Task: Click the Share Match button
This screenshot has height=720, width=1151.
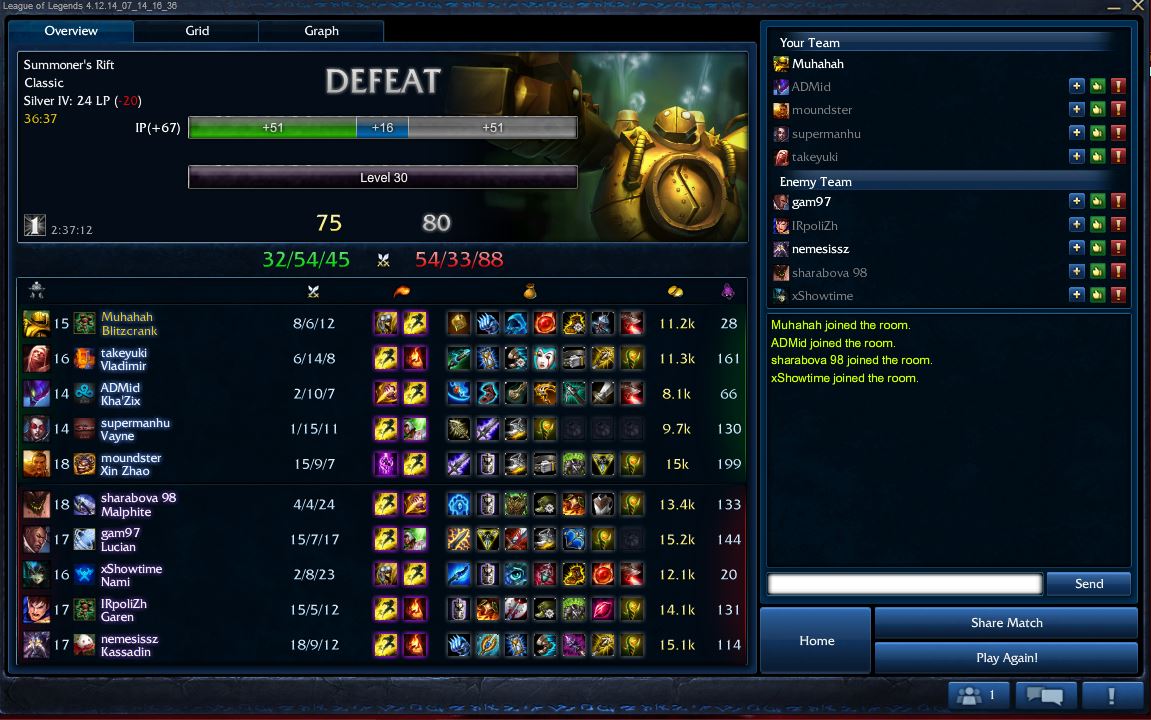Action: coord(1006,623)
